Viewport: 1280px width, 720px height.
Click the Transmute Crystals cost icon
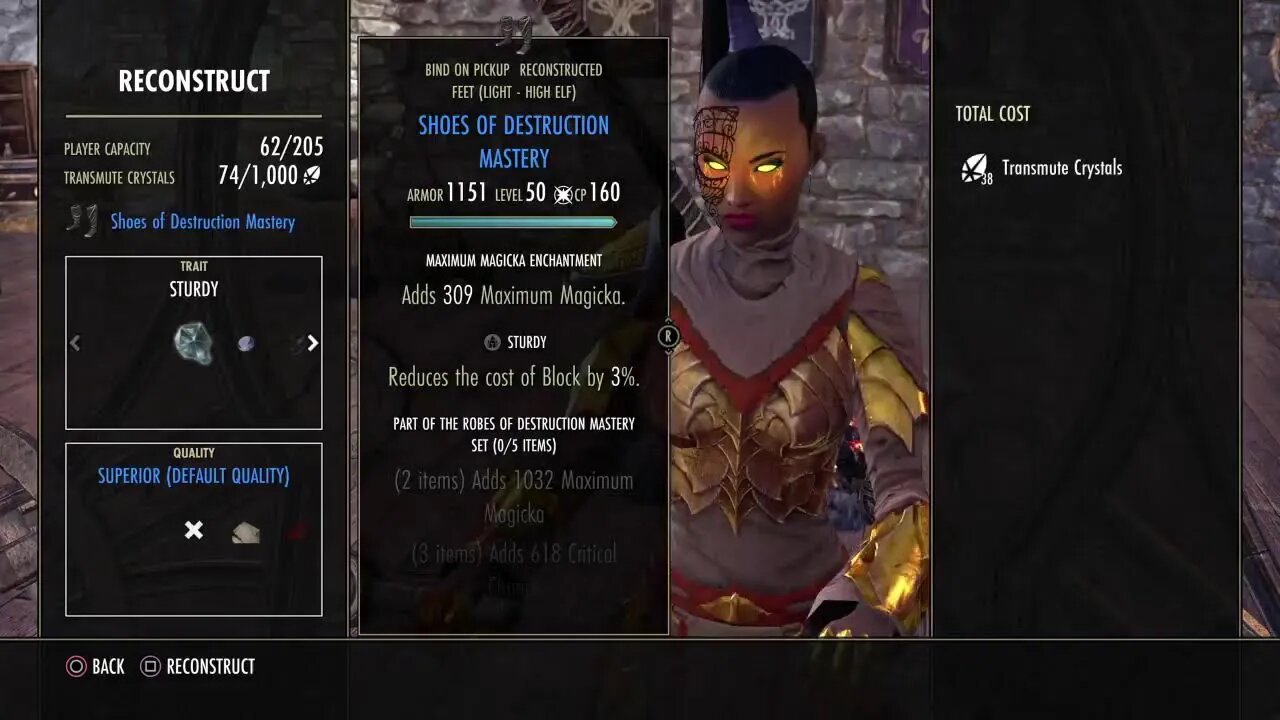pyautogui.click(x=972, y=167)
